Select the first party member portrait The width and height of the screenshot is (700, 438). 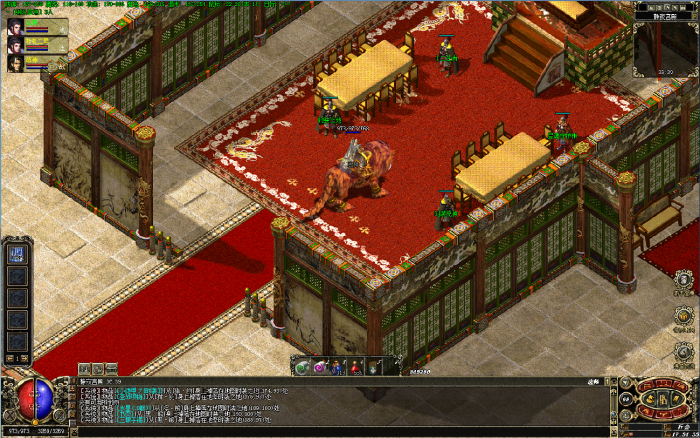[17, 27]
